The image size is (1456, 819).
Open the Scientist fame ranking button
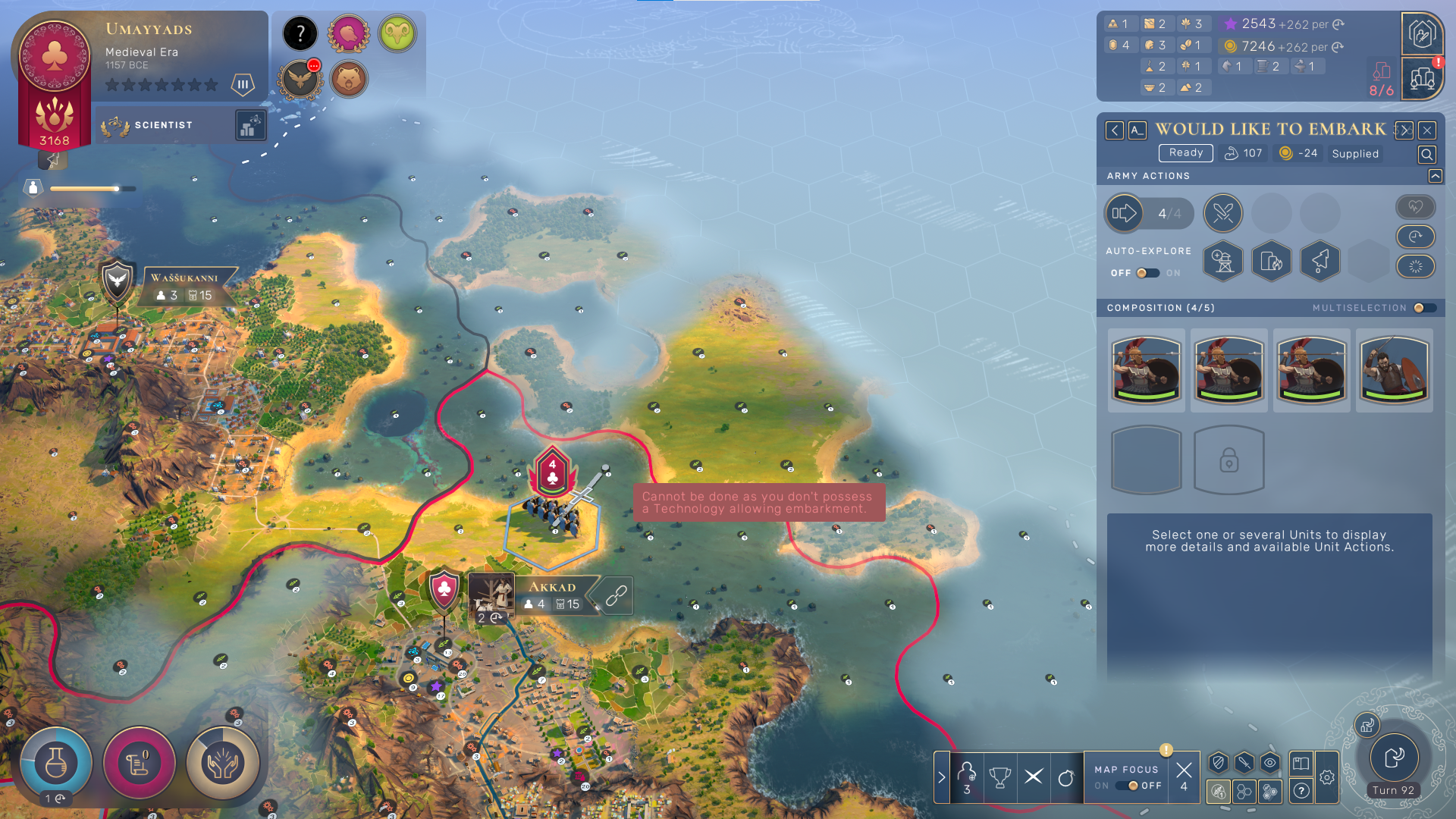250,125
